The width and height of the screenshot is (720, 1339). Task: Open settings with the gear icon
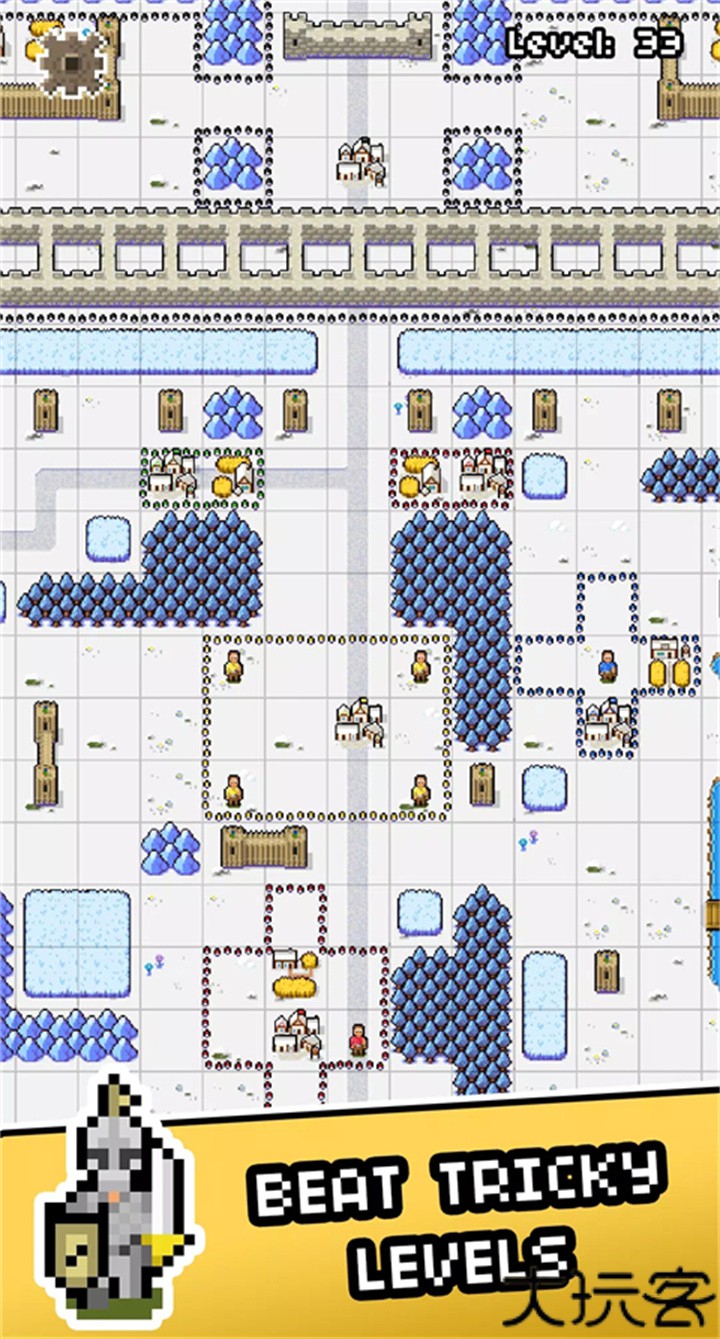[72, 63]
